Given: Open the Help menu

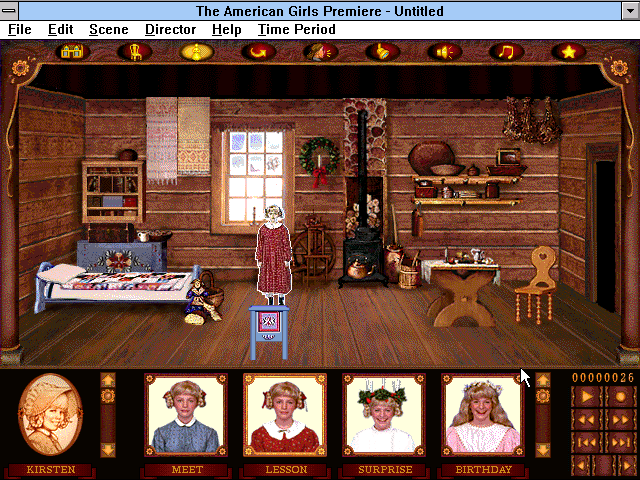Looking at the screenshot, I should [226, 29].
